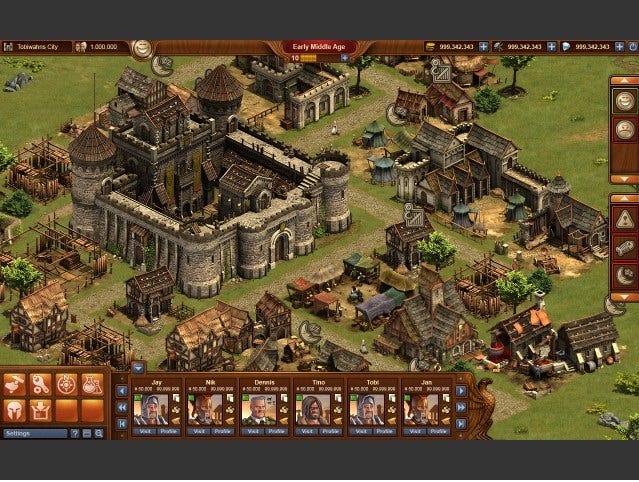Open the chest inventory menu icon

[41, 409]
